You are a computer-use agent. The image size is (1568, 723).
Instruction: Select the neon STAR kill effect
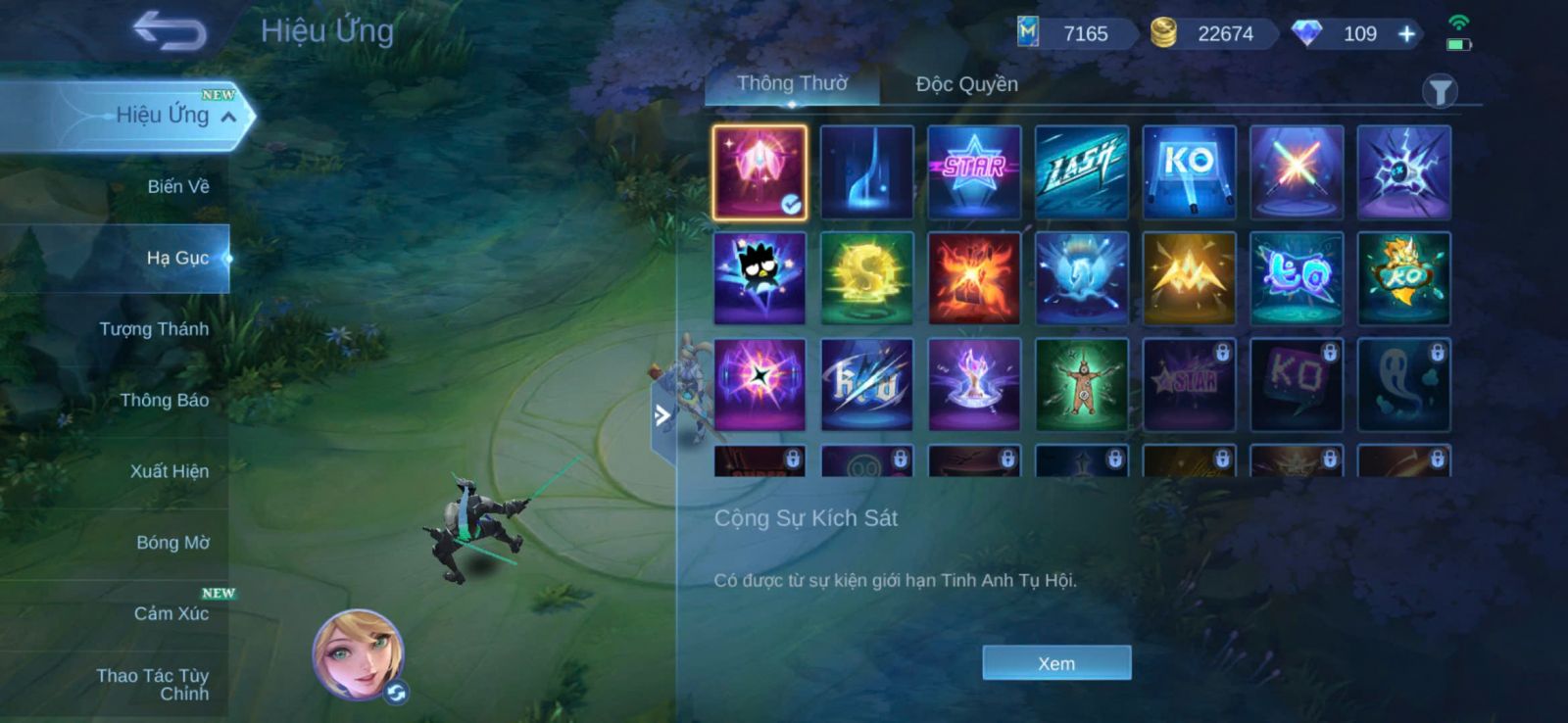pyautogui.click(x=974, y=171)
